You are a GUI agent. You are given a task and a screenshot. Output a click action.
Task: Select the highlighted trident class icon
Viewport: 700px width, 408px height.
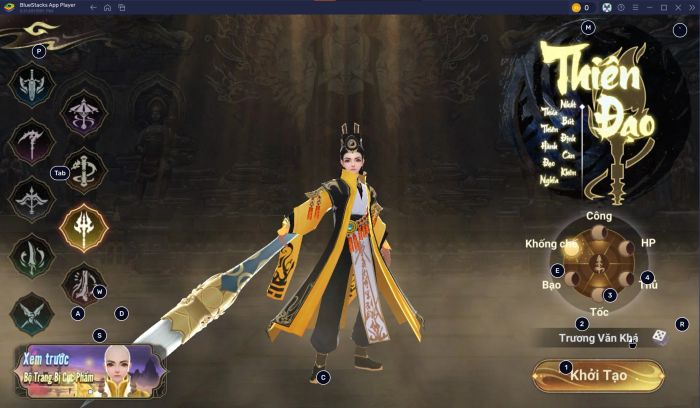84,227
